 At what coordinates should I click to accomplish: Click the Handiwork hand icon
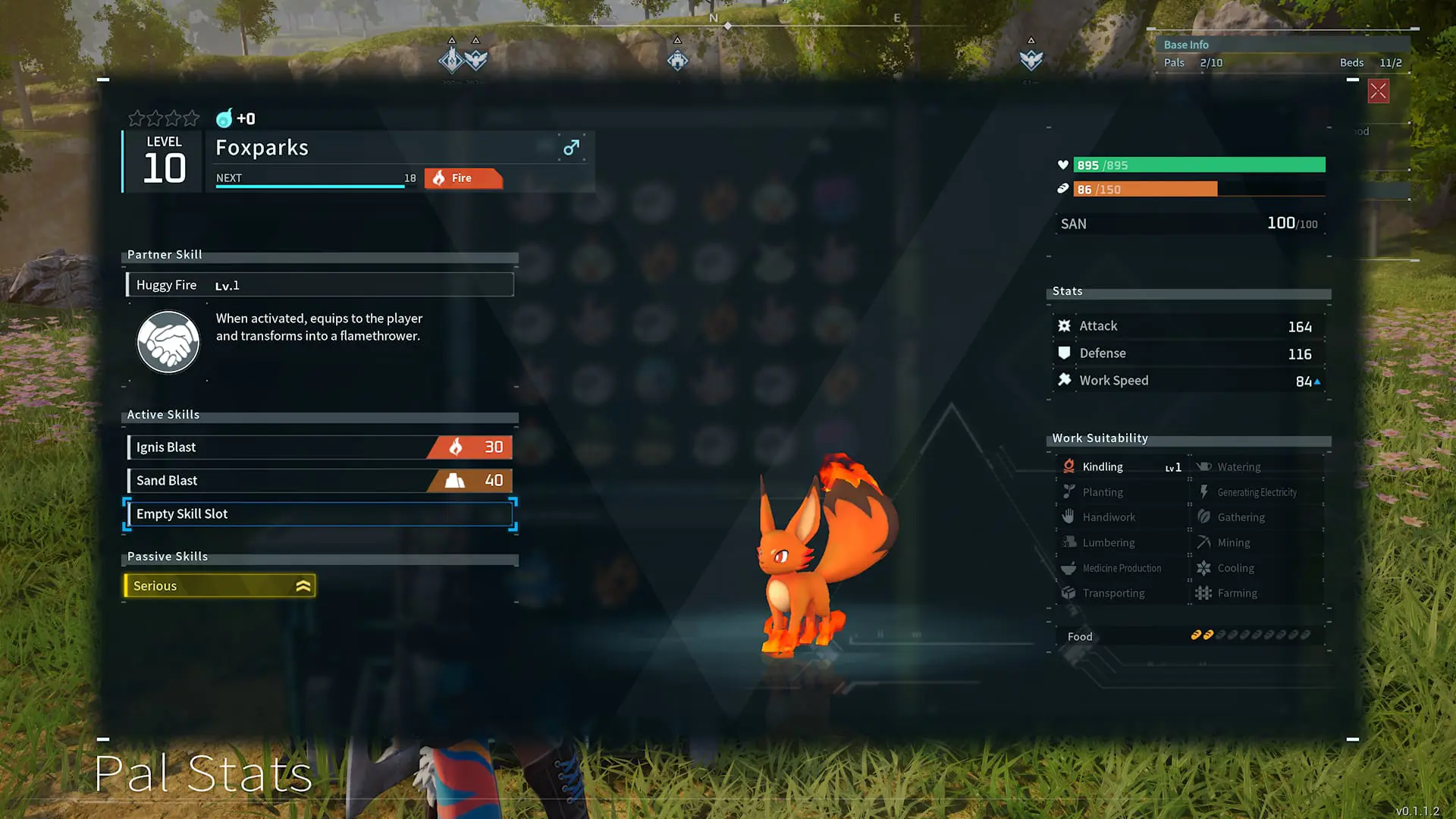point(1069,516)
